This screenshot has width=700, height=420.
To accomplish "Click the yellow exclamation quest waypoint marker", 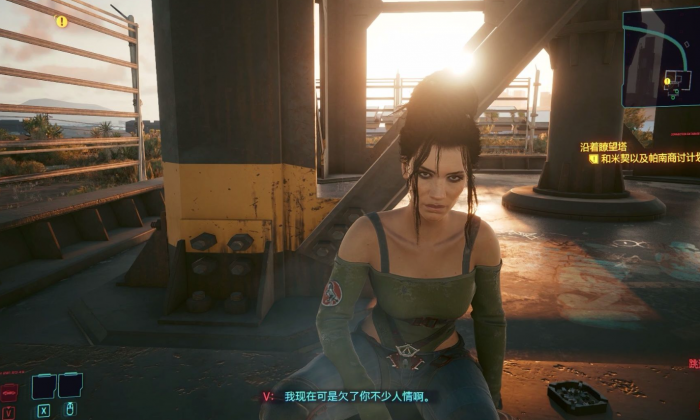I will [62, 21].
